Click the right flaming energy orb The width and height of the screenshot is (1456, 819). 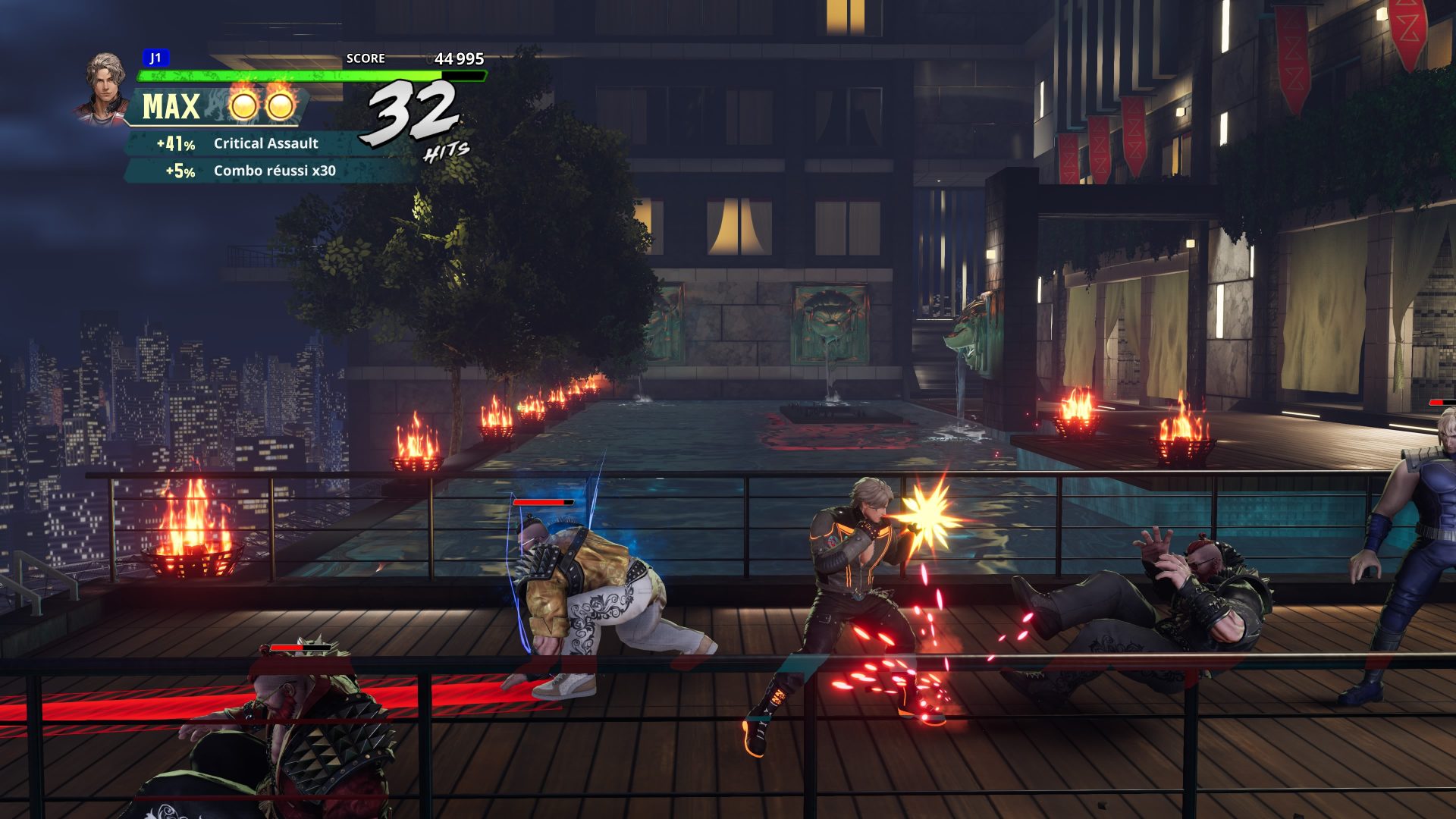point(280,108)
